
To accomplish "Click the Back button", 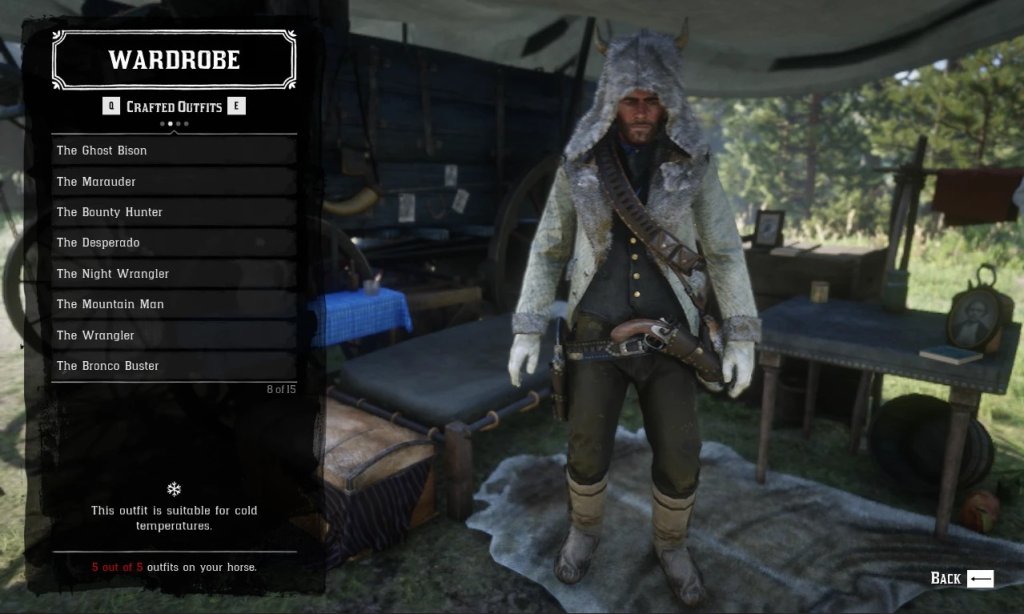I will tap(961, 578).
